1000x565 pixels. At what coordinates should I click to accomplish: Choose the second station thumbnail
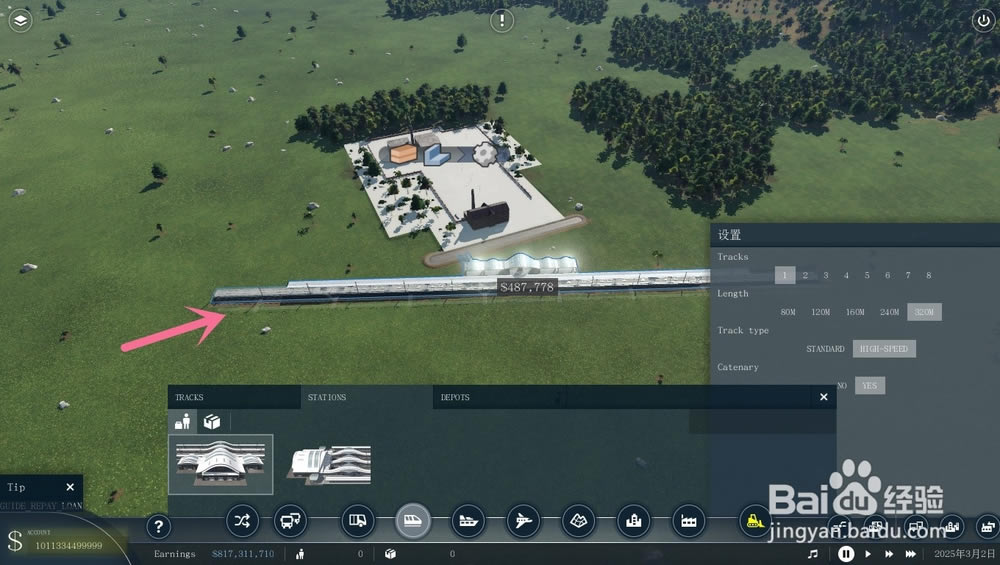pos(330,465)
